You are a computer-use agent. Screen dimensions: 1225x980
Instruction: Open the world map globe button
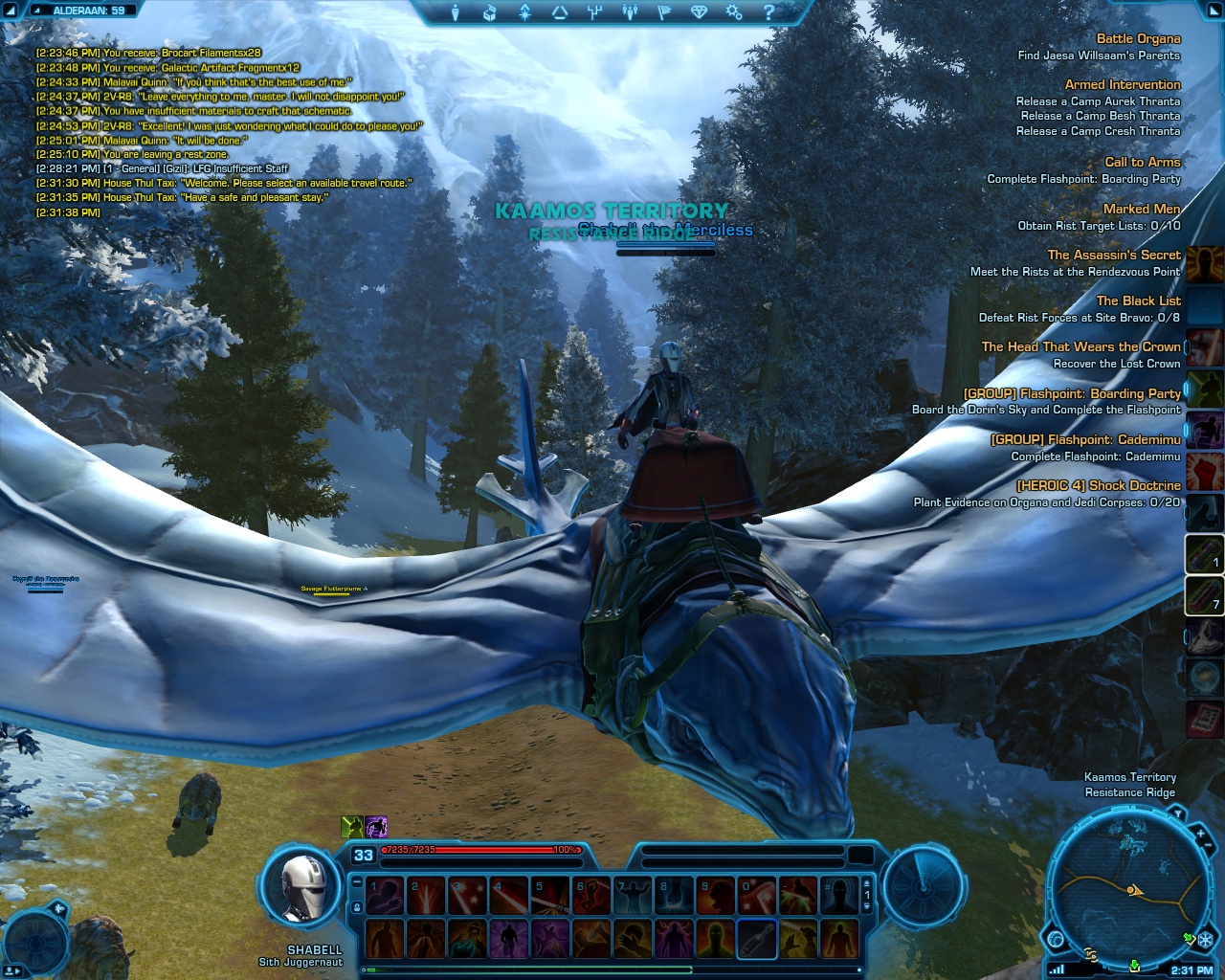(x=1056, y=939)
